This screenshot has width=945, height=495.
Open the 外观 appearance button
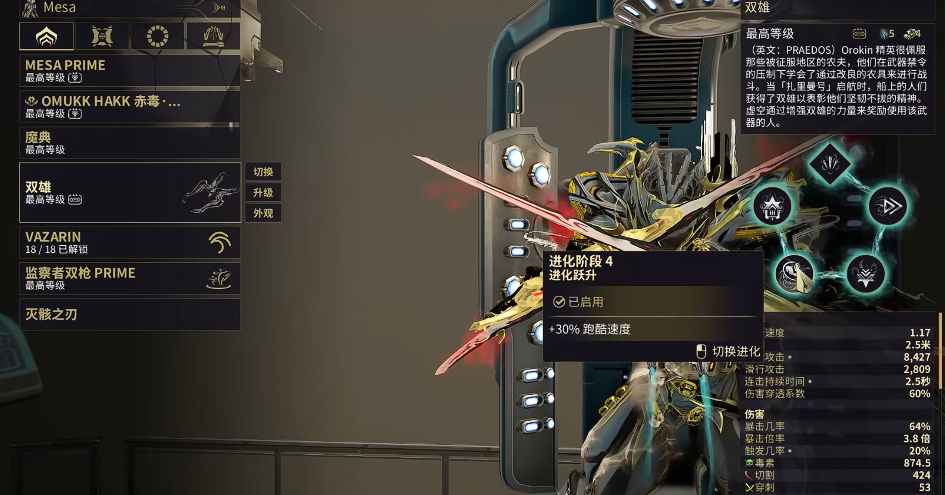click(263, 213)
